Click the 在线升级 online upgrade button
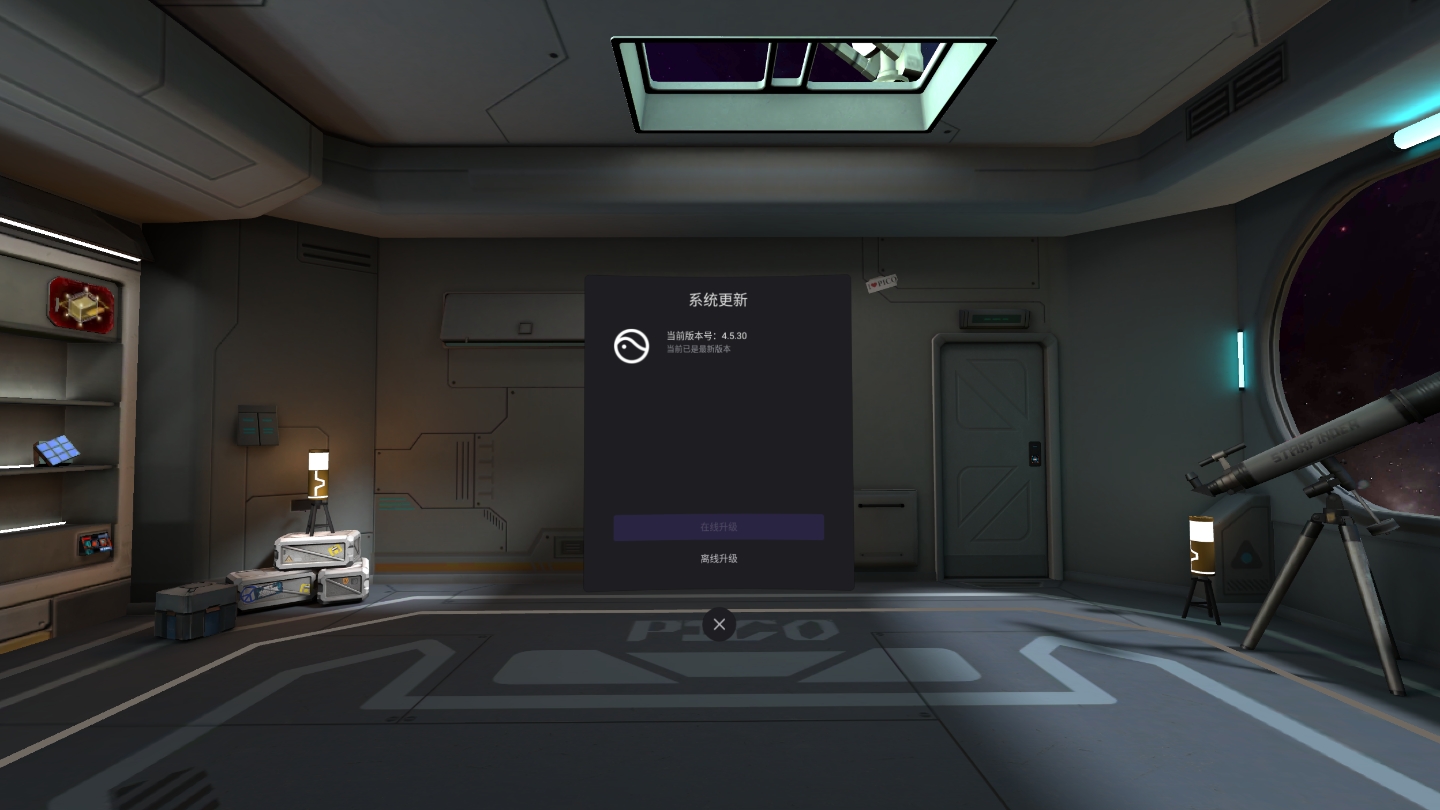1440x810 pixels. pyautogui.click(x=718, y=527)
